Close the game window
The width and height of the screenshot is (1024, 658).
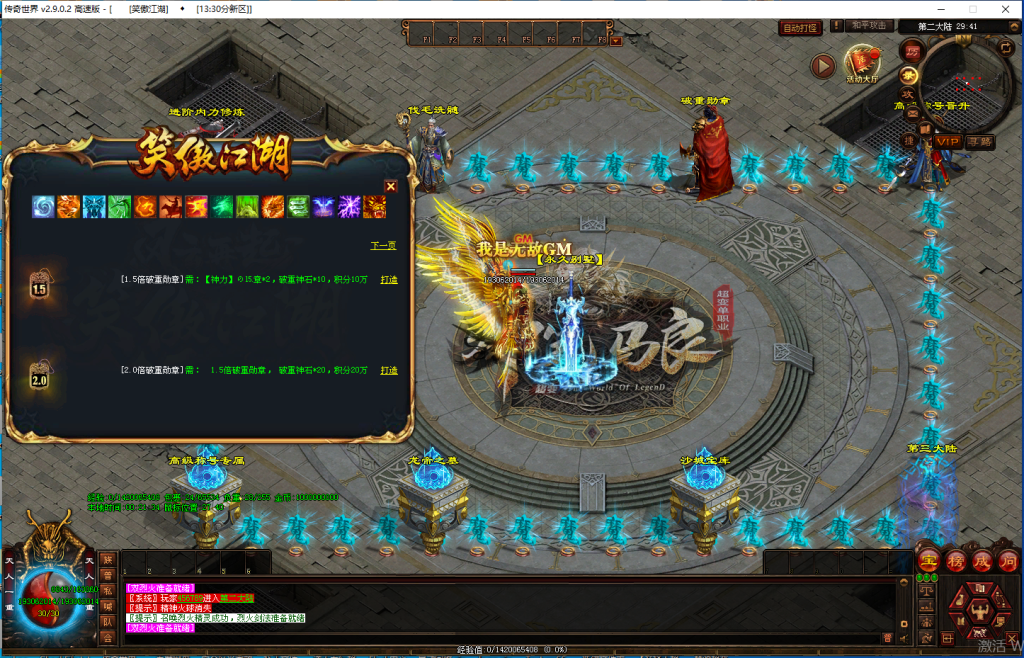[x=1005, y=9]
